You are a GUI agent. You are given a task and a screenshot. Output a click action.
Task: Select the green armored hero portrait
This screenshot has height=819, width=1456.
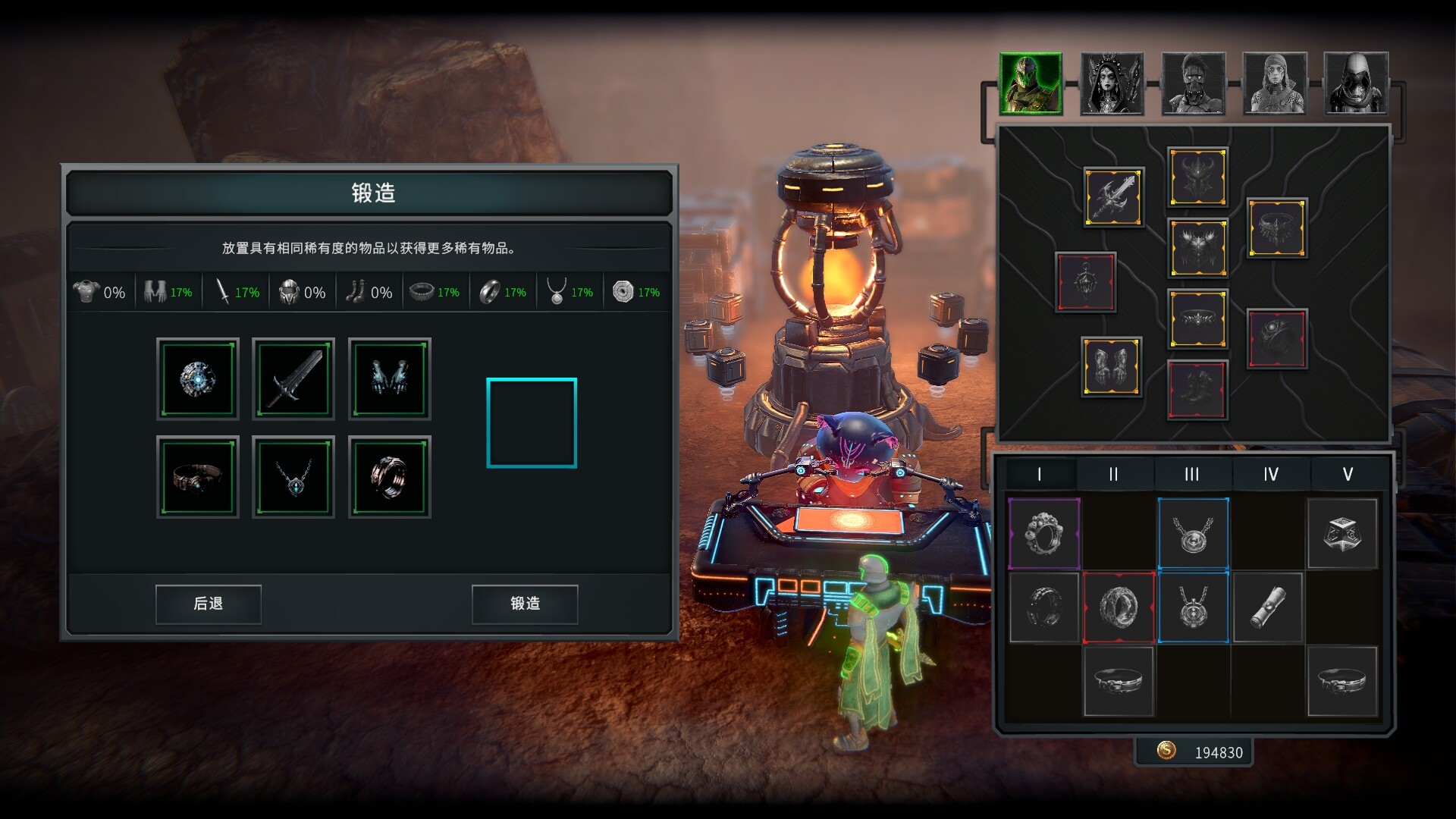tap(1031, 83)
